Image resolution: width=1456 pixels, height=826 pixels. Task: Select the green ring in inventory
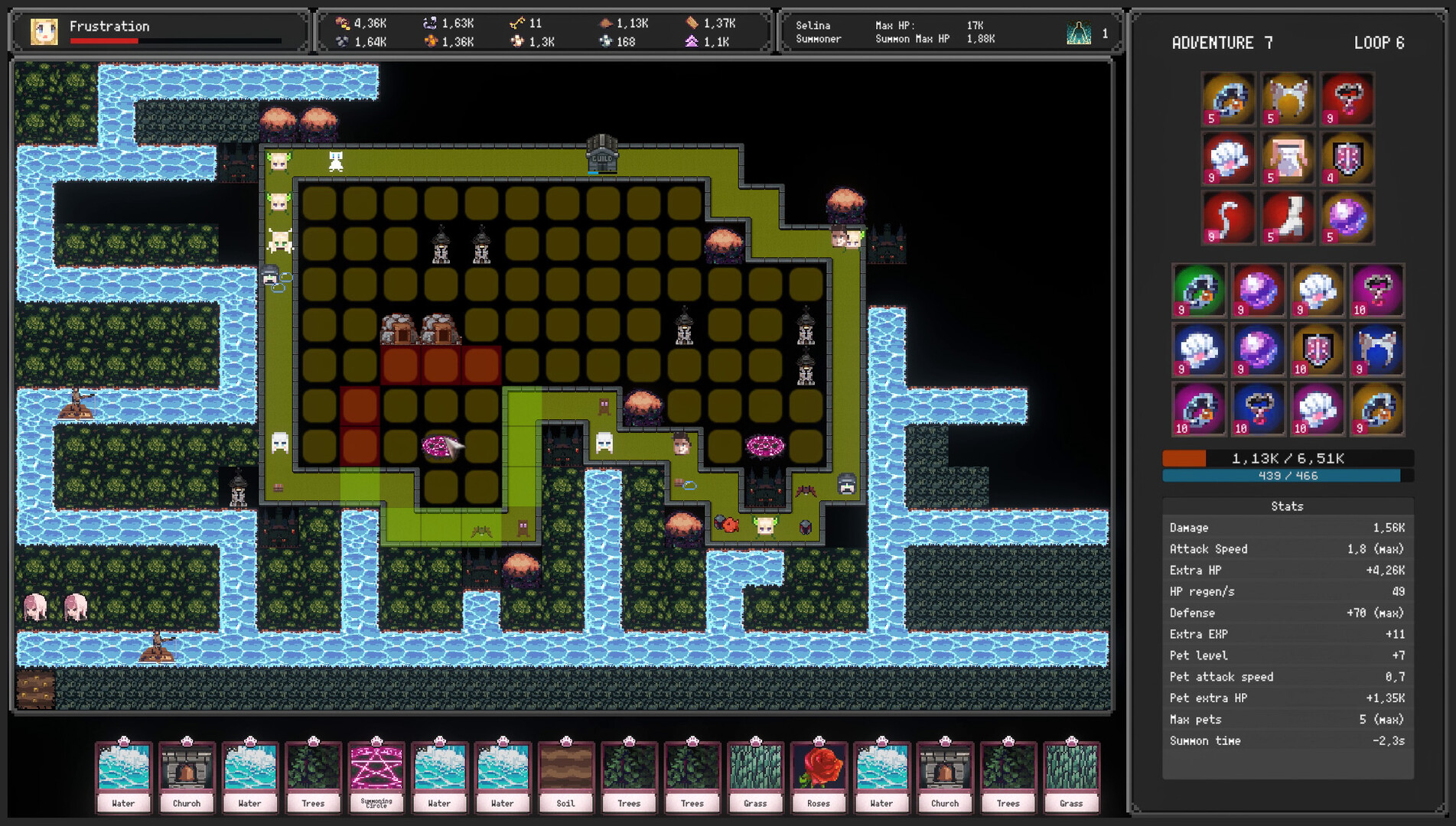point(1199,291)
